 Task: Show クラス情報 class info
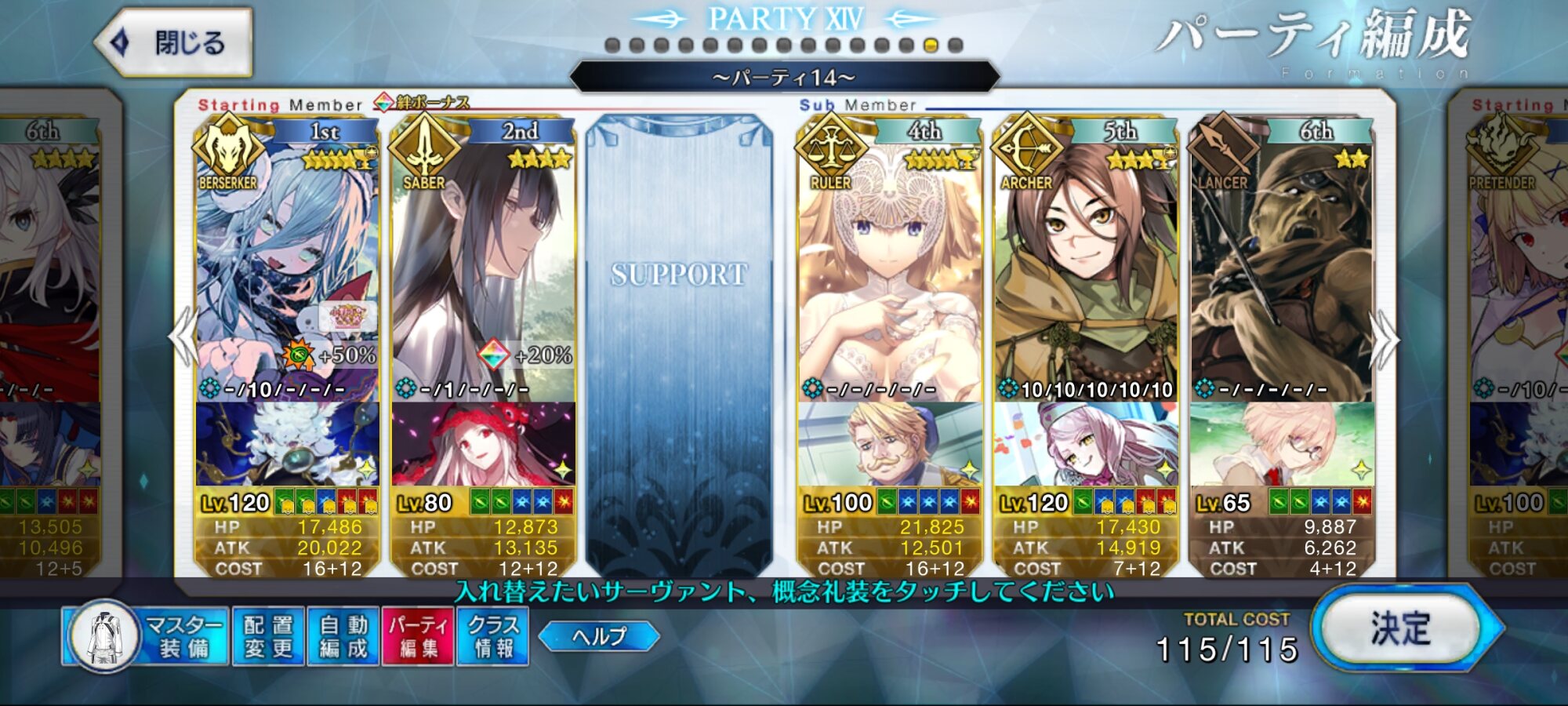click(493, 636)
